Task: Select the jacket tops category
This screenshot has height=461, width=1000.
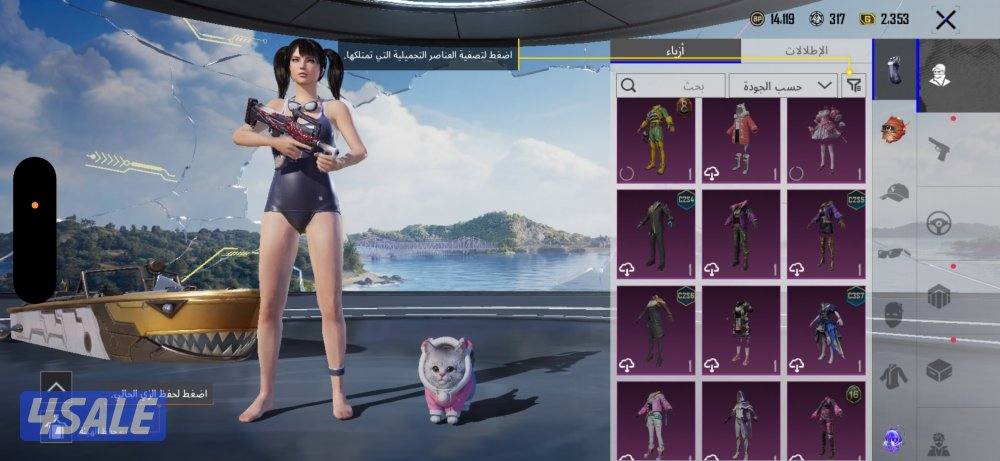Action: pos(894,377)
